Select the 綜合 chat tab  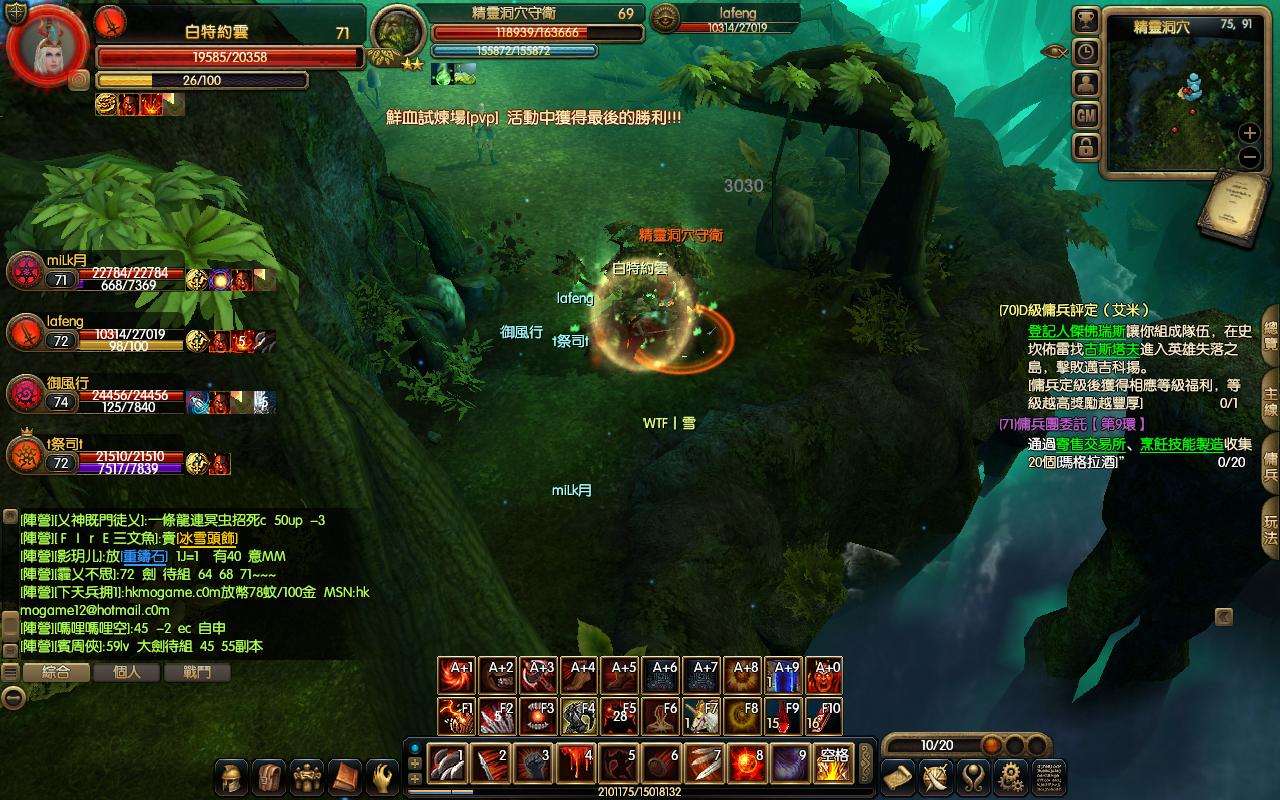click(x=56, y=673)
